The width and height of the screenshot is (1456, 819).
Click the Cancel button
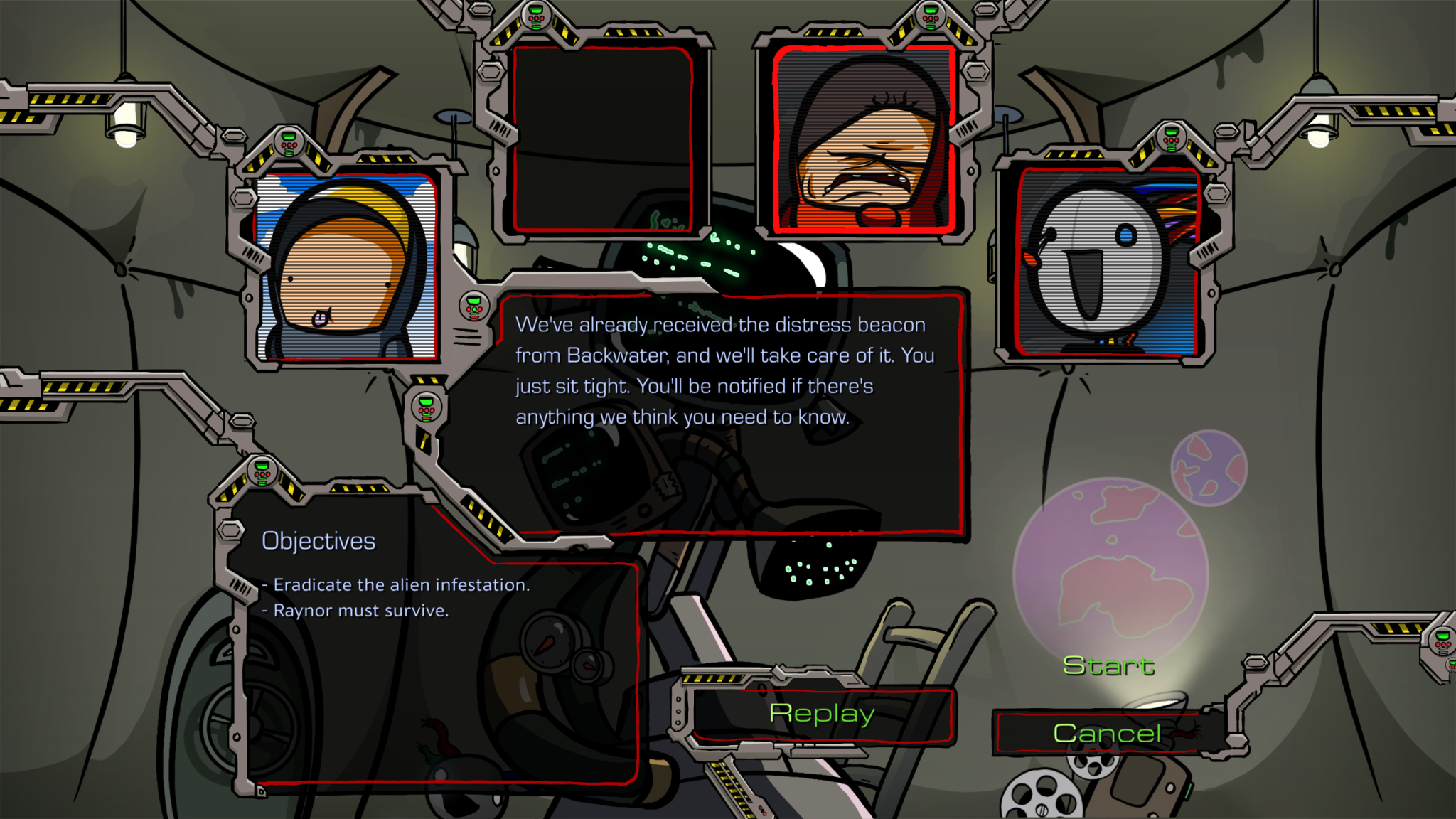point(1108,732)
